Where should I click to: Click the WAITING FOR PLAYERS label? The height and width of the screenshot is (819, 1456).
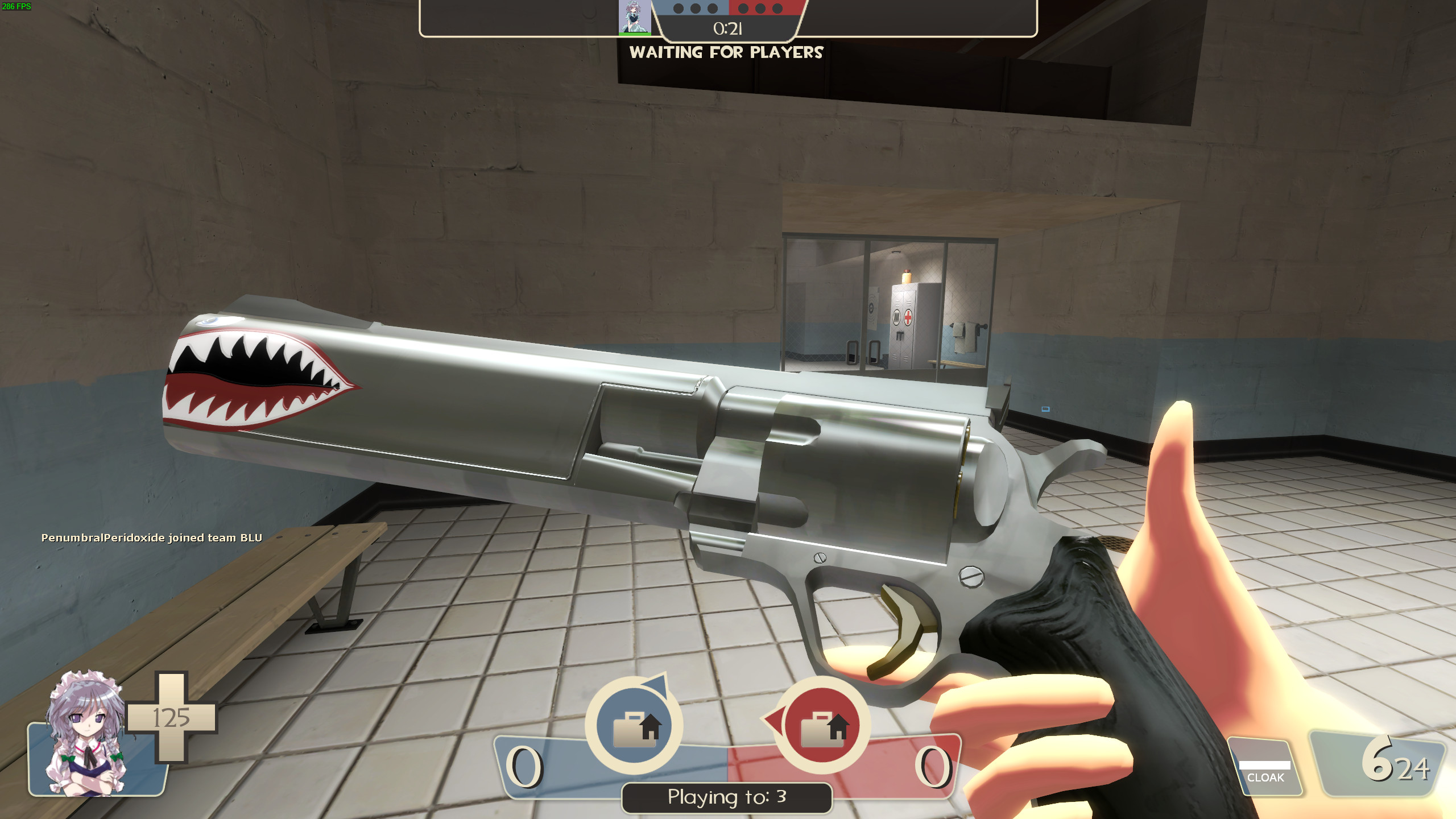pyautogui.click(x=727, y=52)
